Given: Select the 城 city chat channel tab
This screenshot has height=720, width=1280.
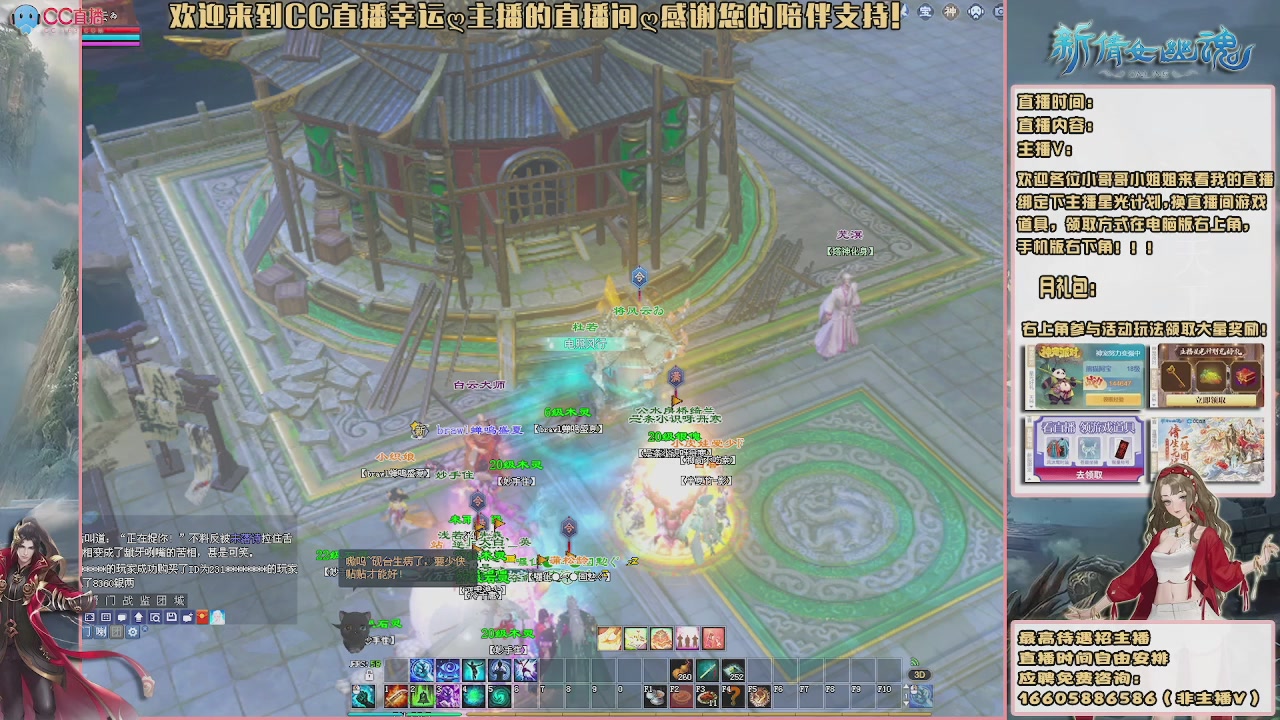Looking at the screenshot, I should tap(178, 600).
